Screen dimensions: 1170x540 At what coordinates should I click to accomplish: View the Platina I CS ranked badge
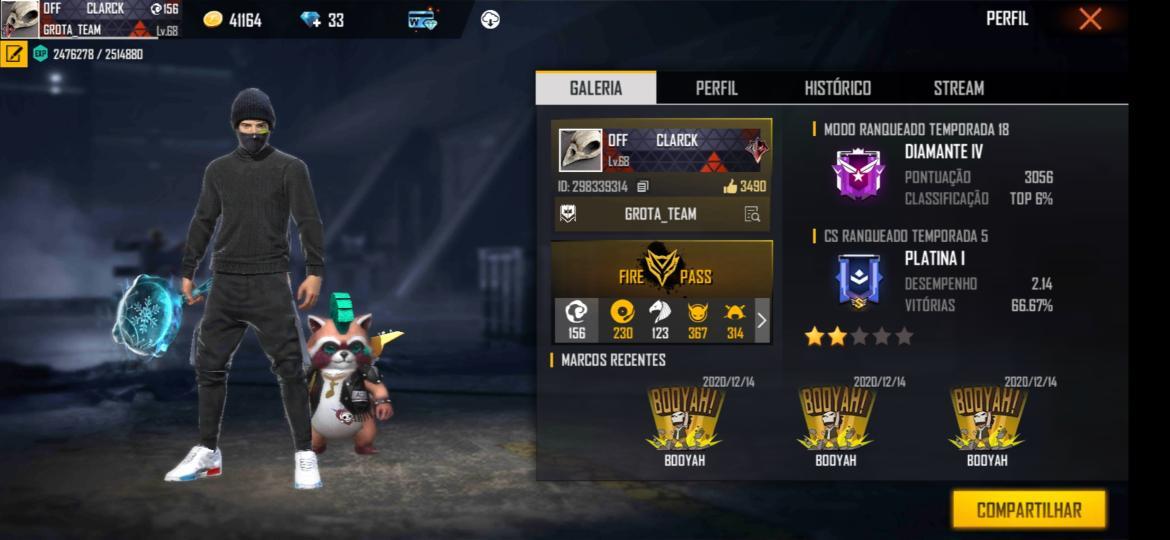859,281
